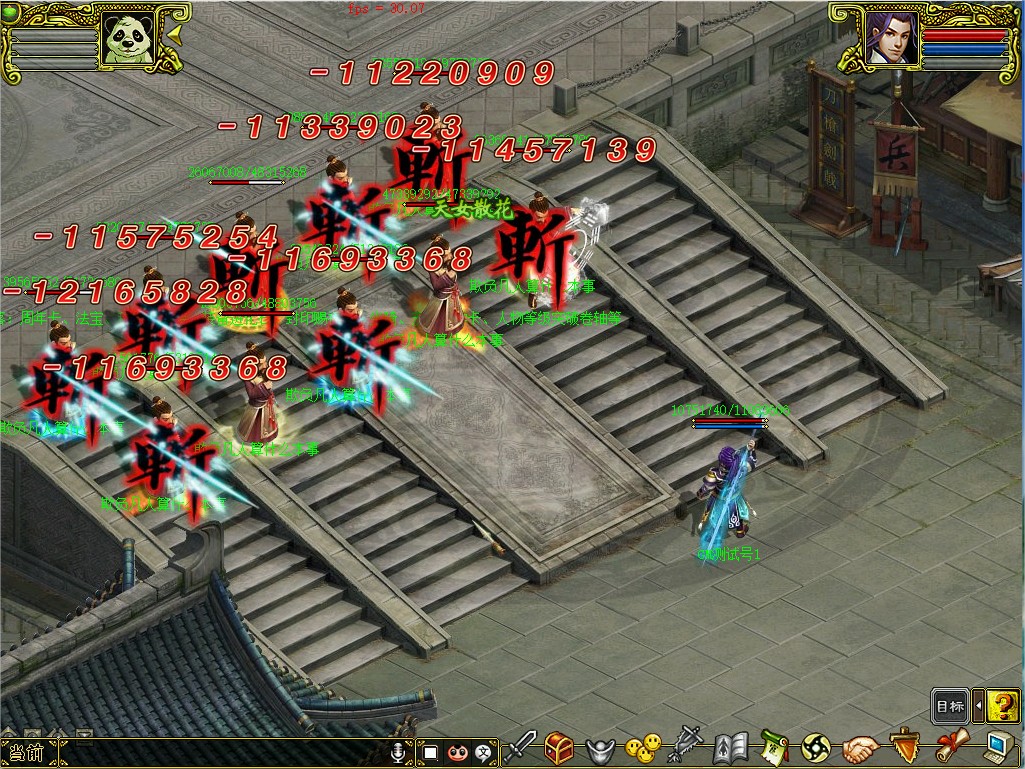Open the red treasure chest inventory
Screen dimensions: 1025x769
559,746
